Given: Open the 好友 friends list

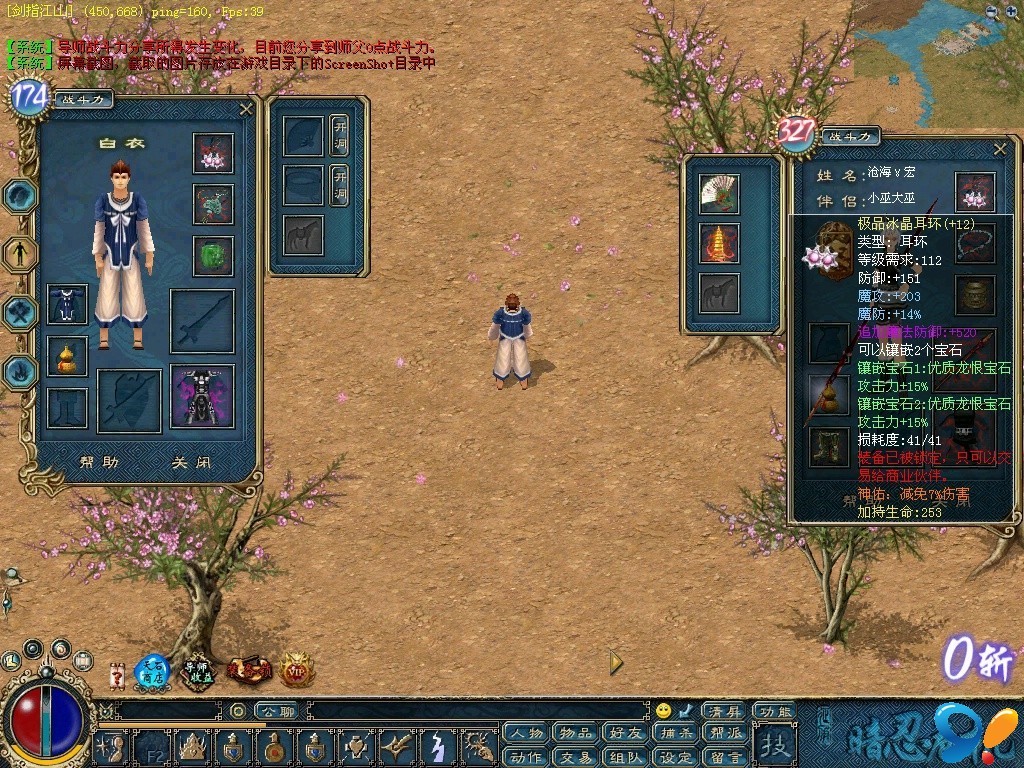Looking at the screenshot, I should click(x=625, y=734).
